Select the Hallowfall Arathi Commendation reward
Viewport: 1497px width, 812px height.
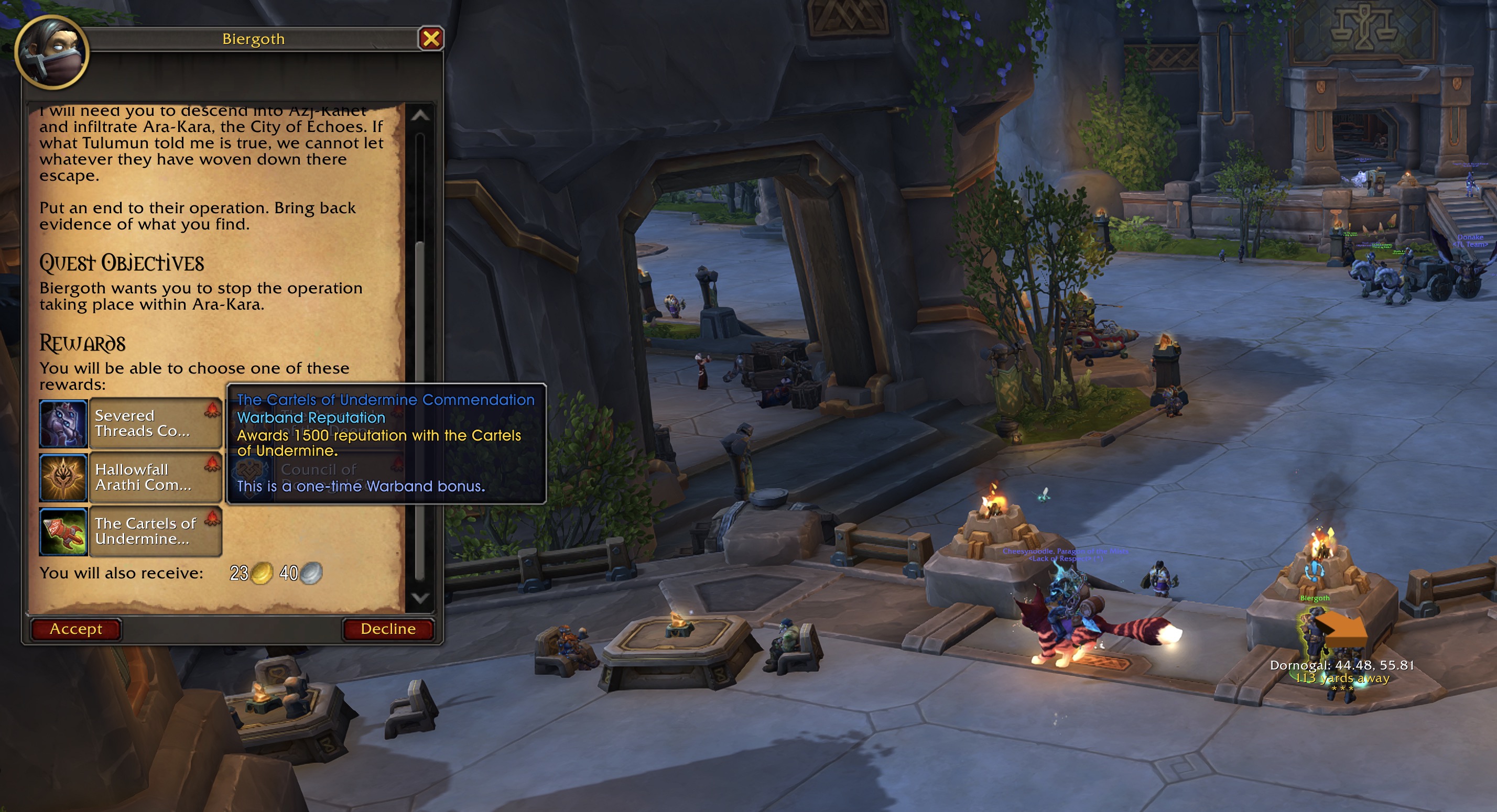pyautogui.click(x=130, y=477)
